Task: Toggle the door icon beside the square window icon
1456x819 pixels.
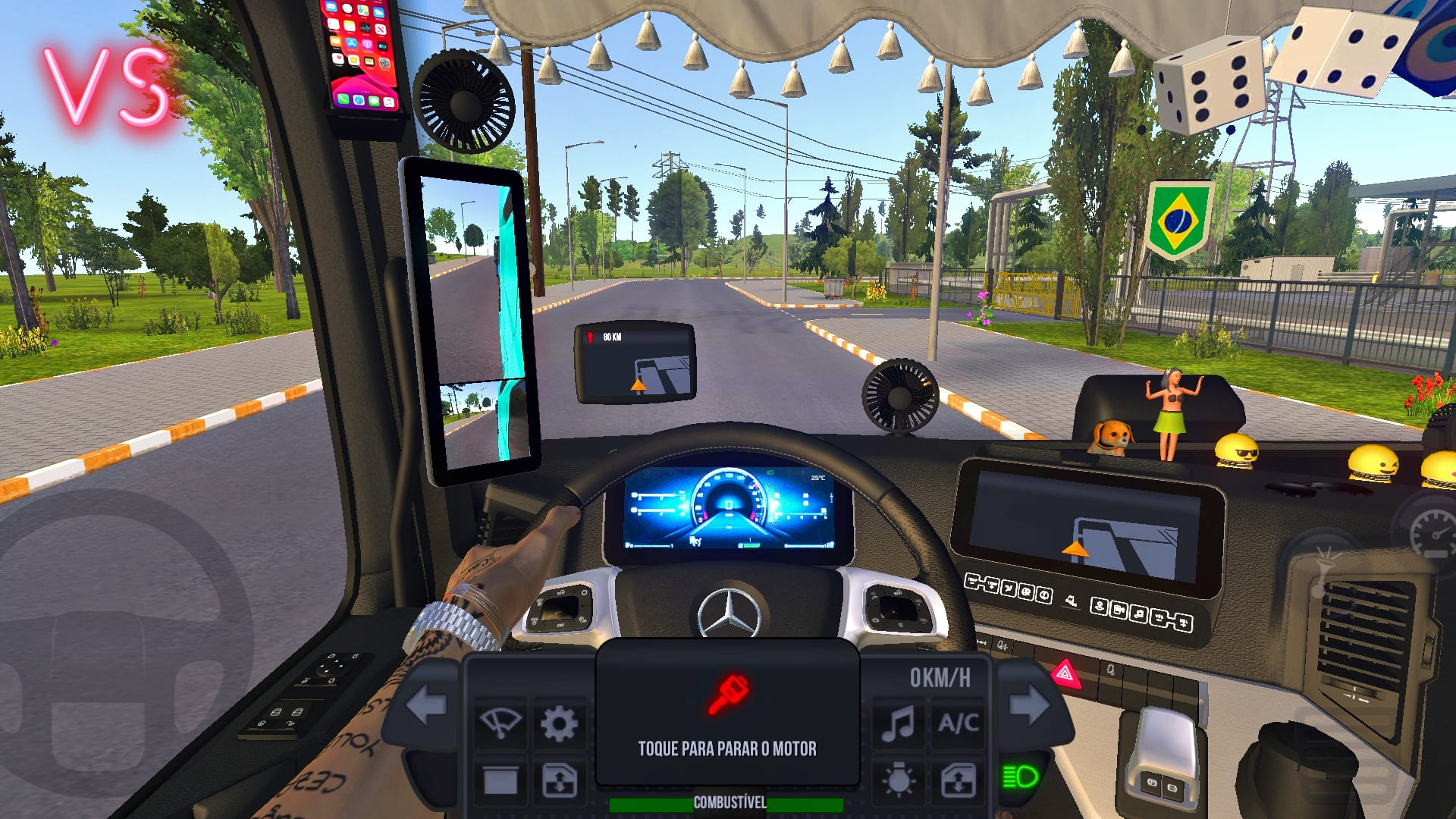Action: [x=559, y=780]
